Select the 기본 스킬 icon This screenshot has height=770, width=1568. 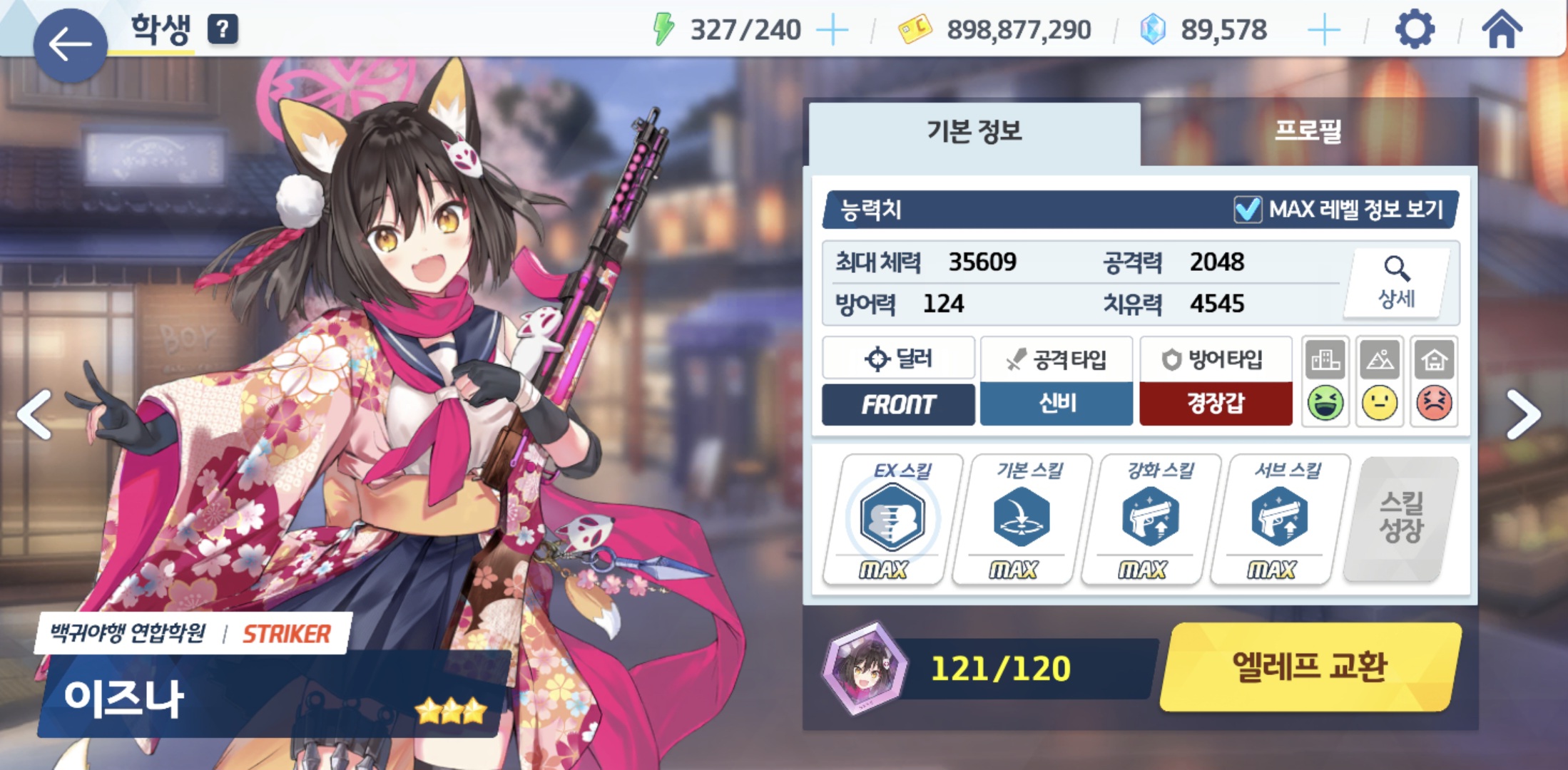(1021, 518)
